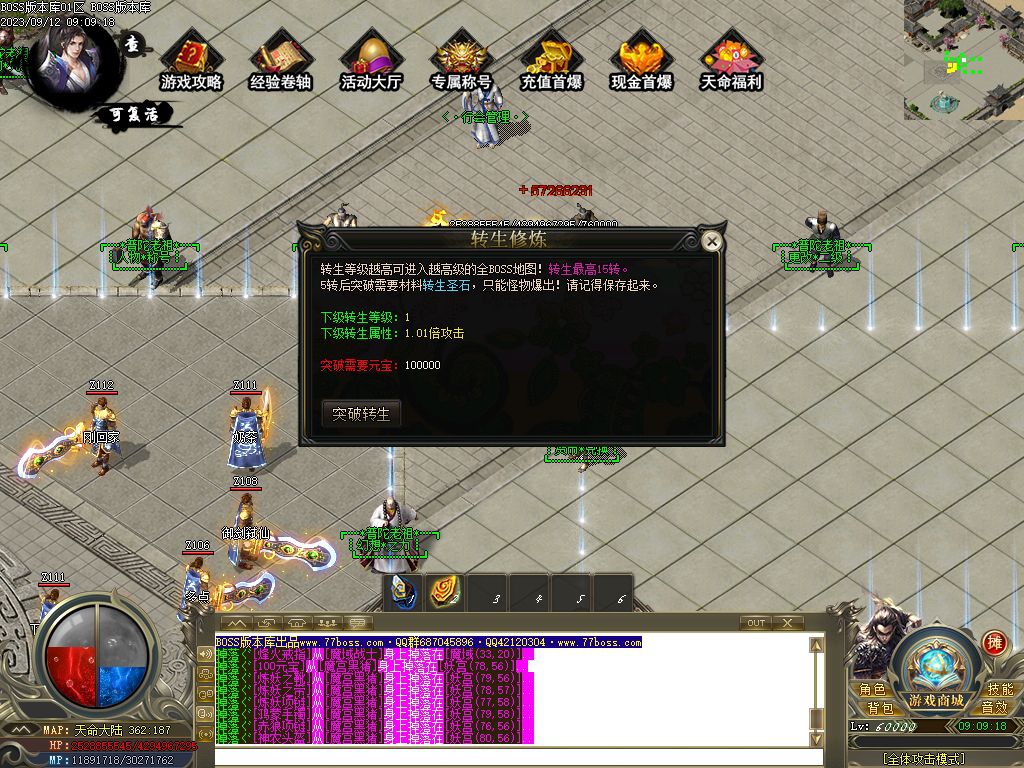
Task: Open the 背包 bag inventory
Action: click(880, 708)
